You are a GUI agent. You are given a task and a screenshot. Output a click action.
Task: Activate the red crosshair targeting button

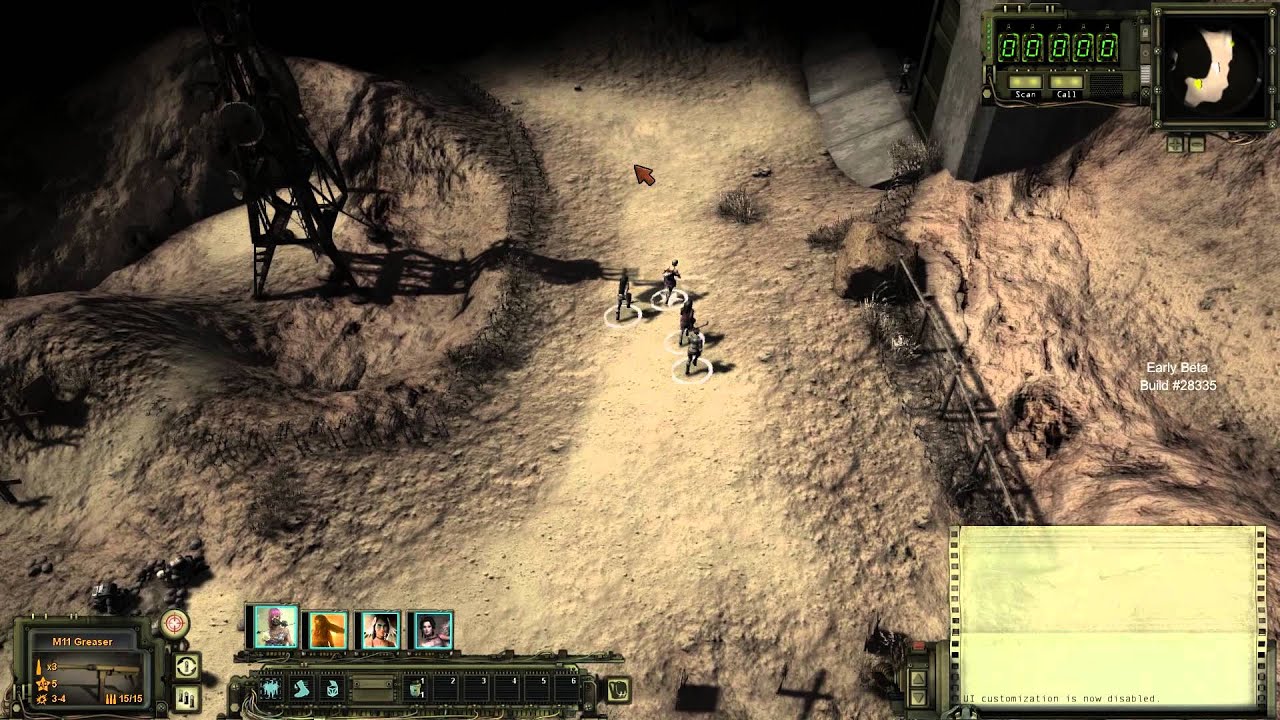point(175,624)
